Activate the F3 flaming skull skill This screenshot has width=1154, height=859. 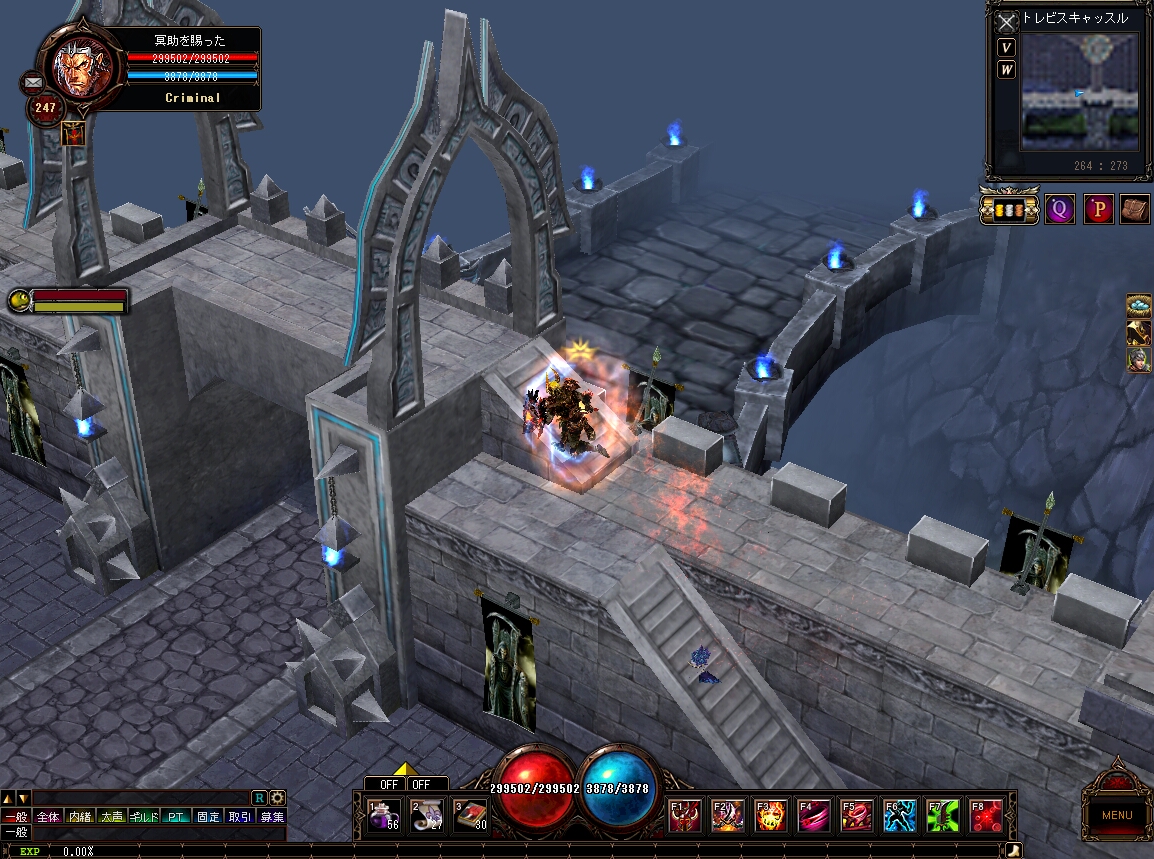tap(771, 816)
